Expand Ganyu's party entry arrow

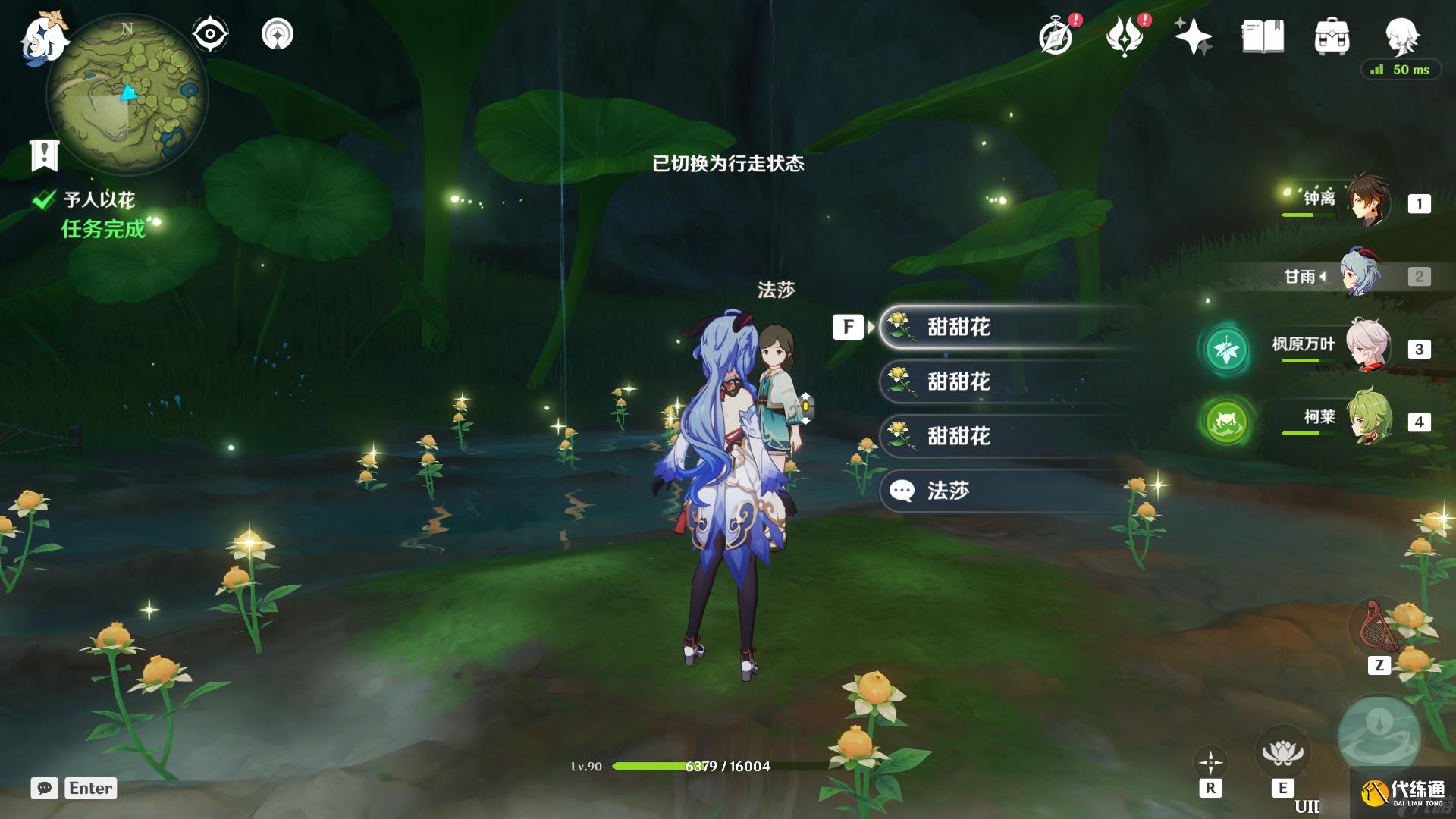pos(1324,278)
